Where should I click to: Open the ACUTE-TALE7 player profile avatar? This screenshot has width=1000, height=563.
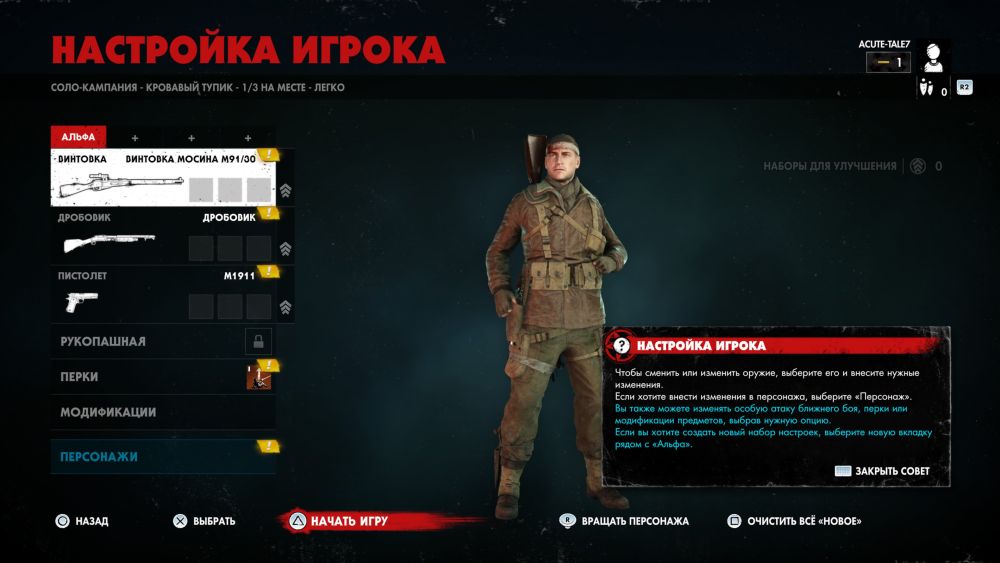tap(934, 59)
